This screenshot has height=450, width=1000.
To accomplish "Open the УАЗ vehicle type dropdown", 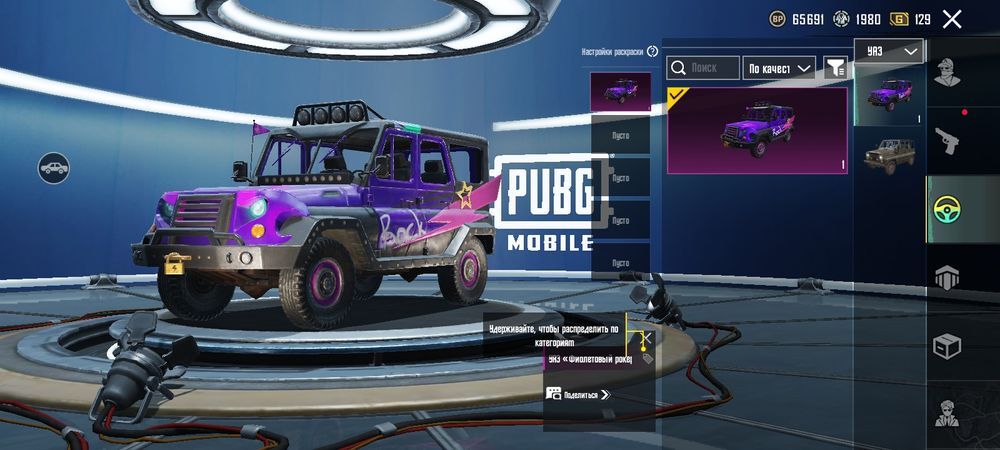I will click(x=888, y=51).
